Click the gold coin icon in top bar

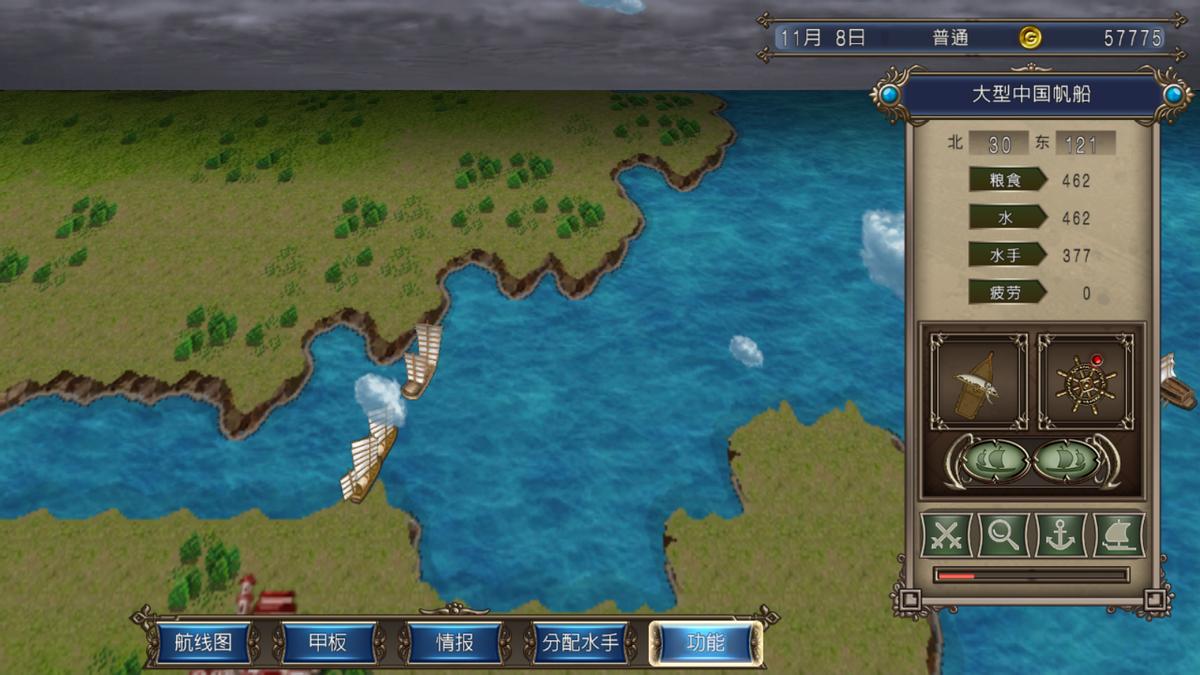click(1030, 38)
